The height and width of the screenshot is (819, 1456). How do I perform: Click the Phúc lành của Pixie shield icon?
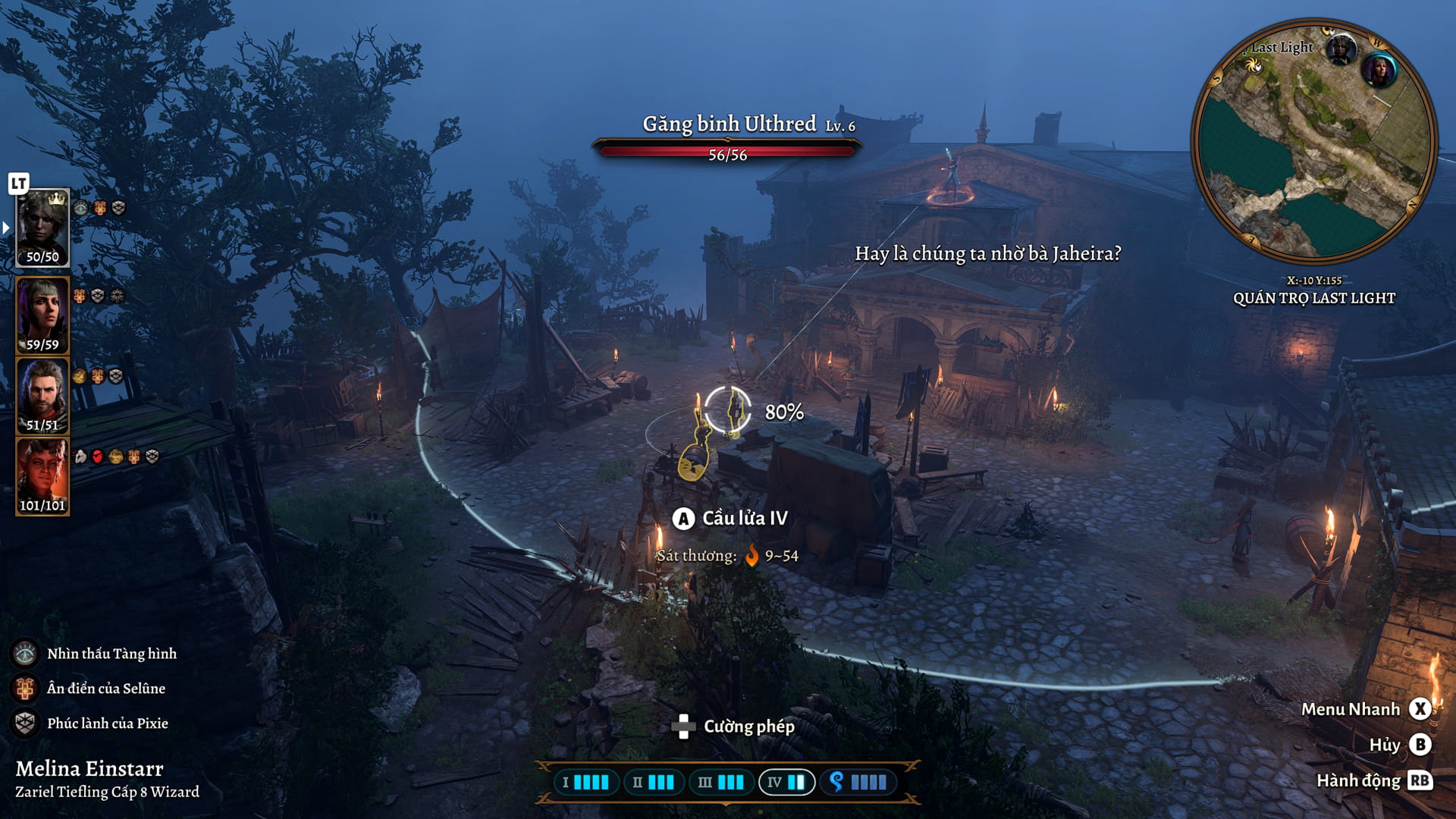click(x=25, y=724)
